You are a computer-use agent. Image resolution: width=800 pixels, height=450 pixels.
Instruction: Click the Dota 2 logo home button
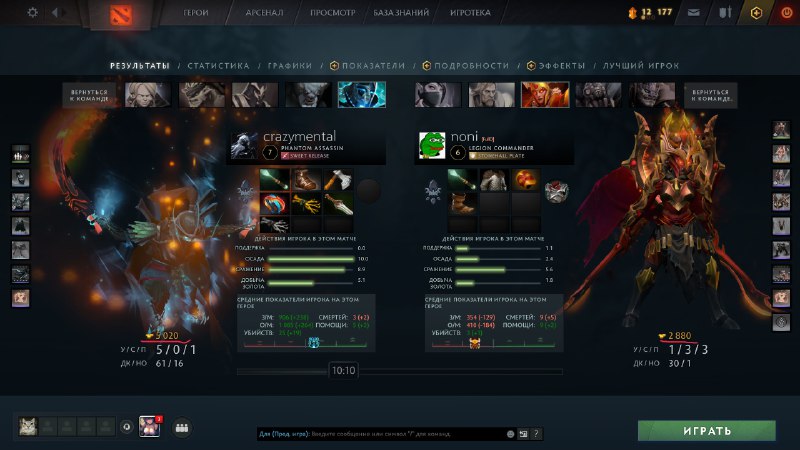[115, 14]
